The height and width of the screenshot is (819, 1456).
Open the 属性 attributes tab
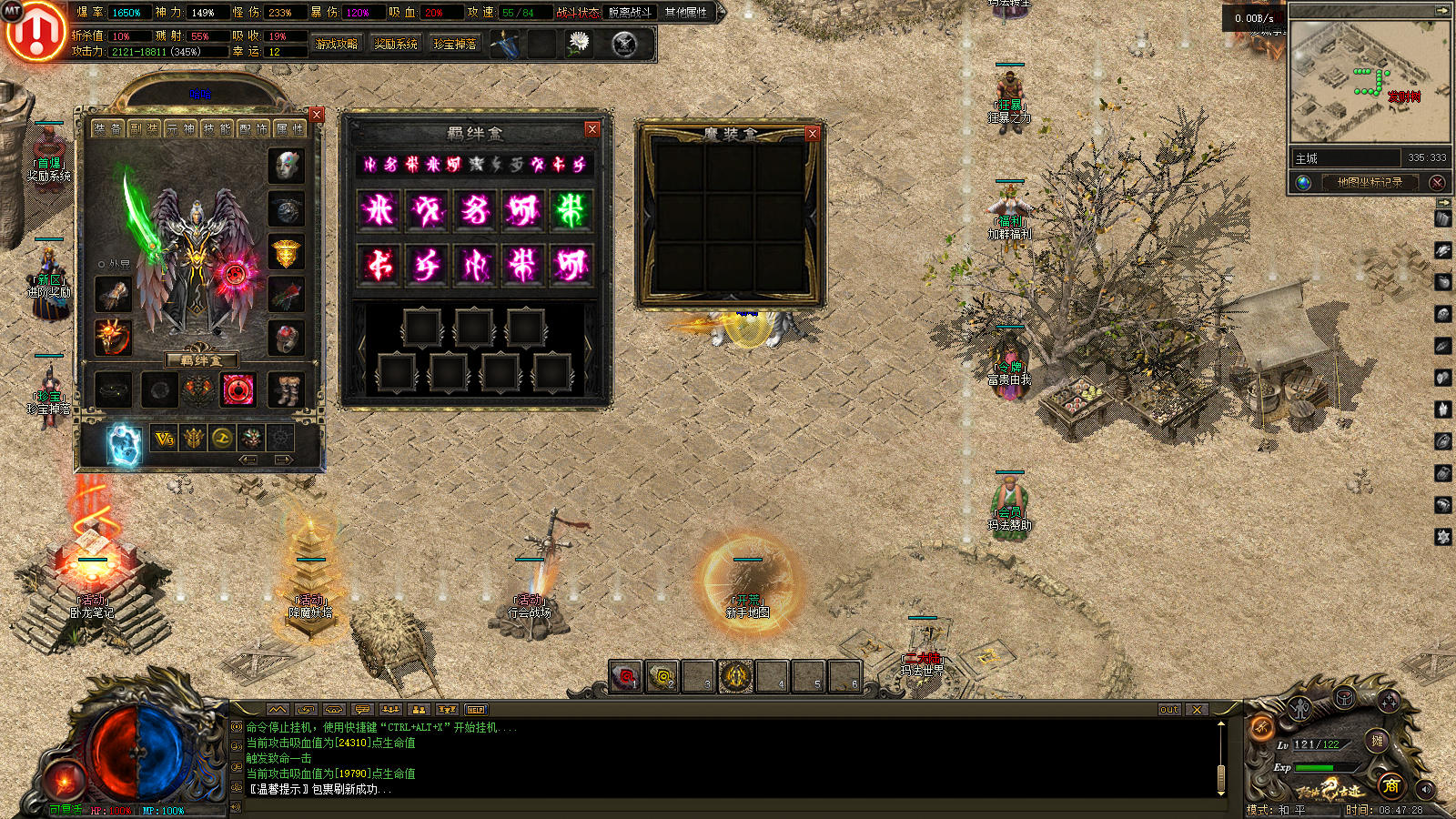coord(288,129)
